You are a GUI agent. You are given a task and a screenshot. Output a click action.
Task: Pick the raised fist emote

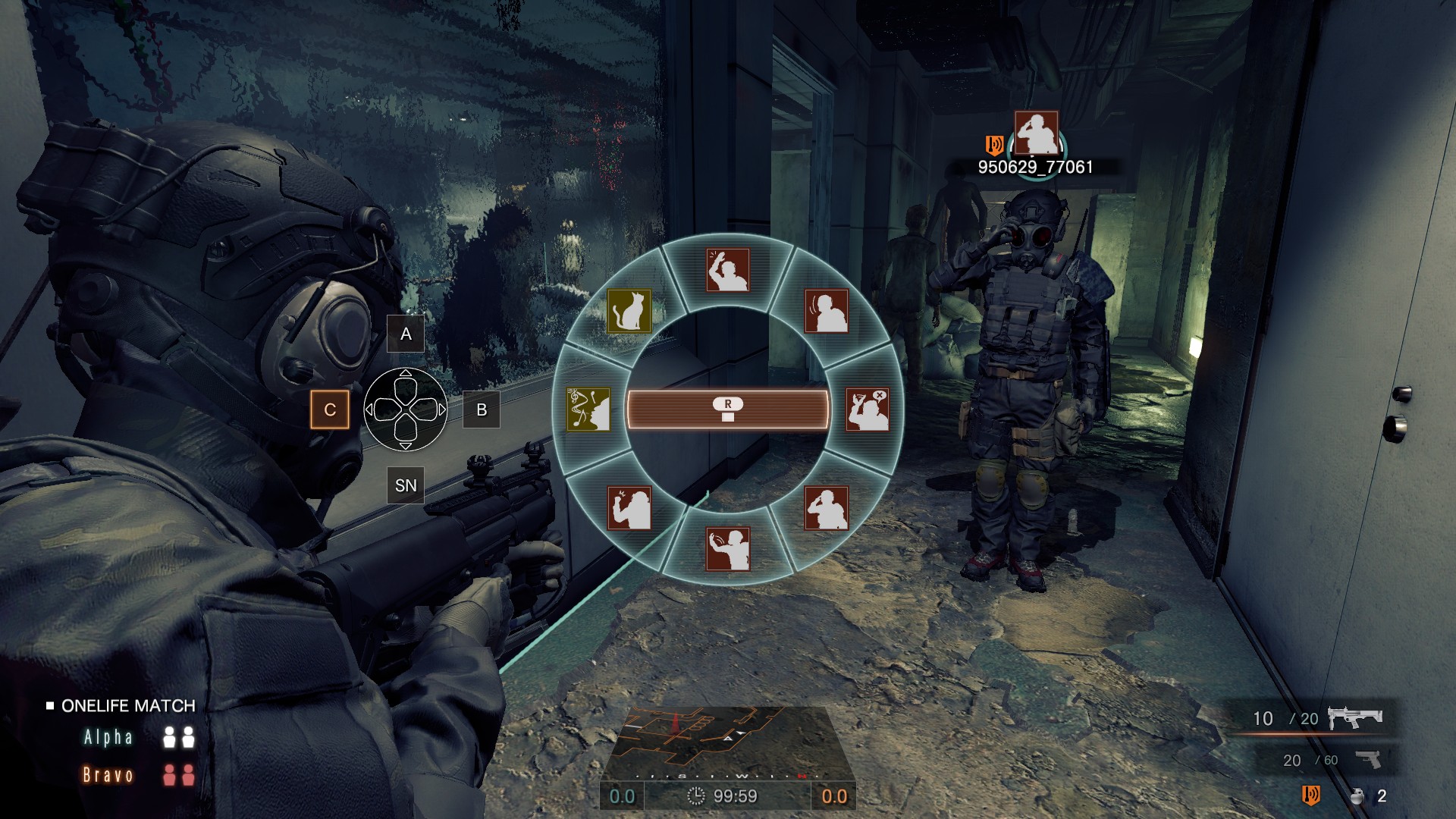click(629, 507)
